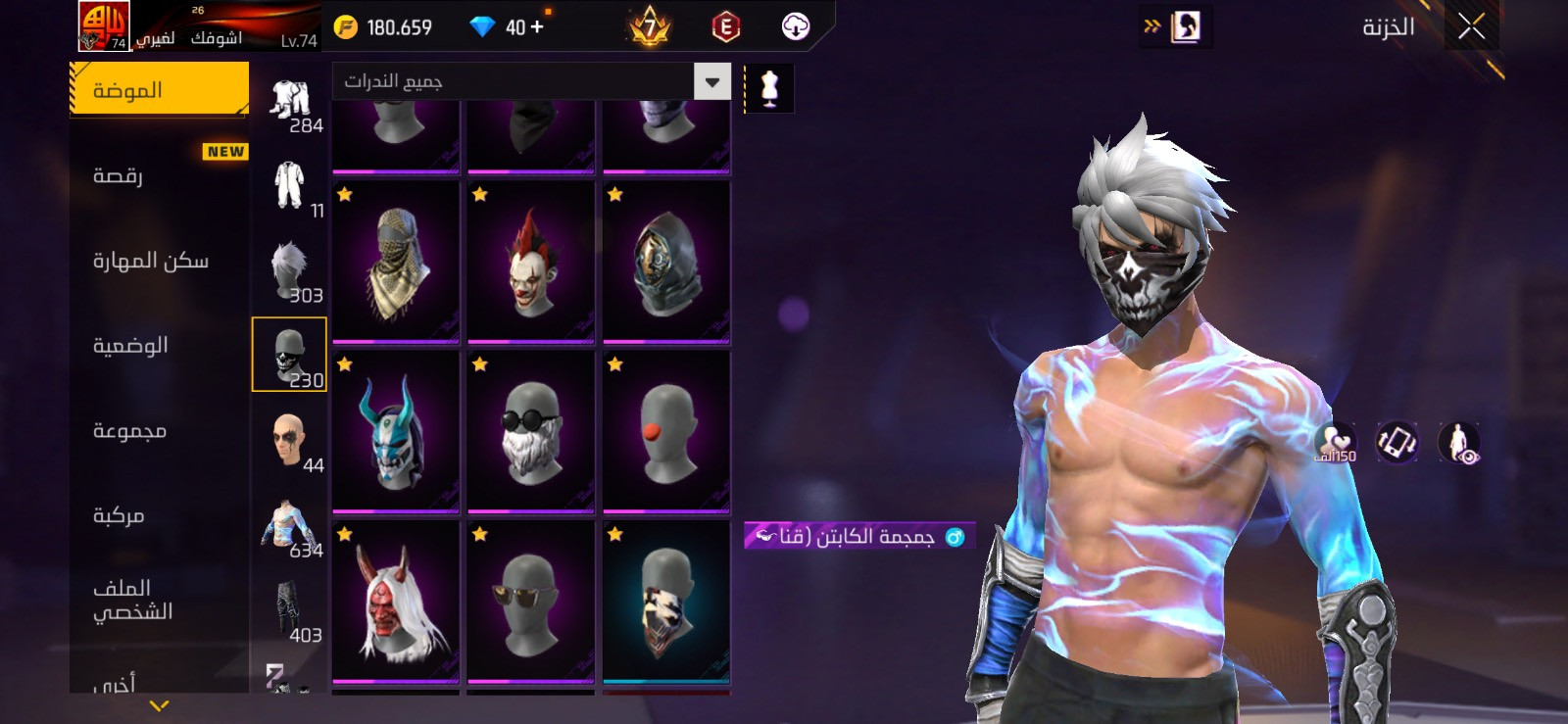Show the hair category with 303 items
The width and height of the screenshot is (1568, 724).
(290, 270)
